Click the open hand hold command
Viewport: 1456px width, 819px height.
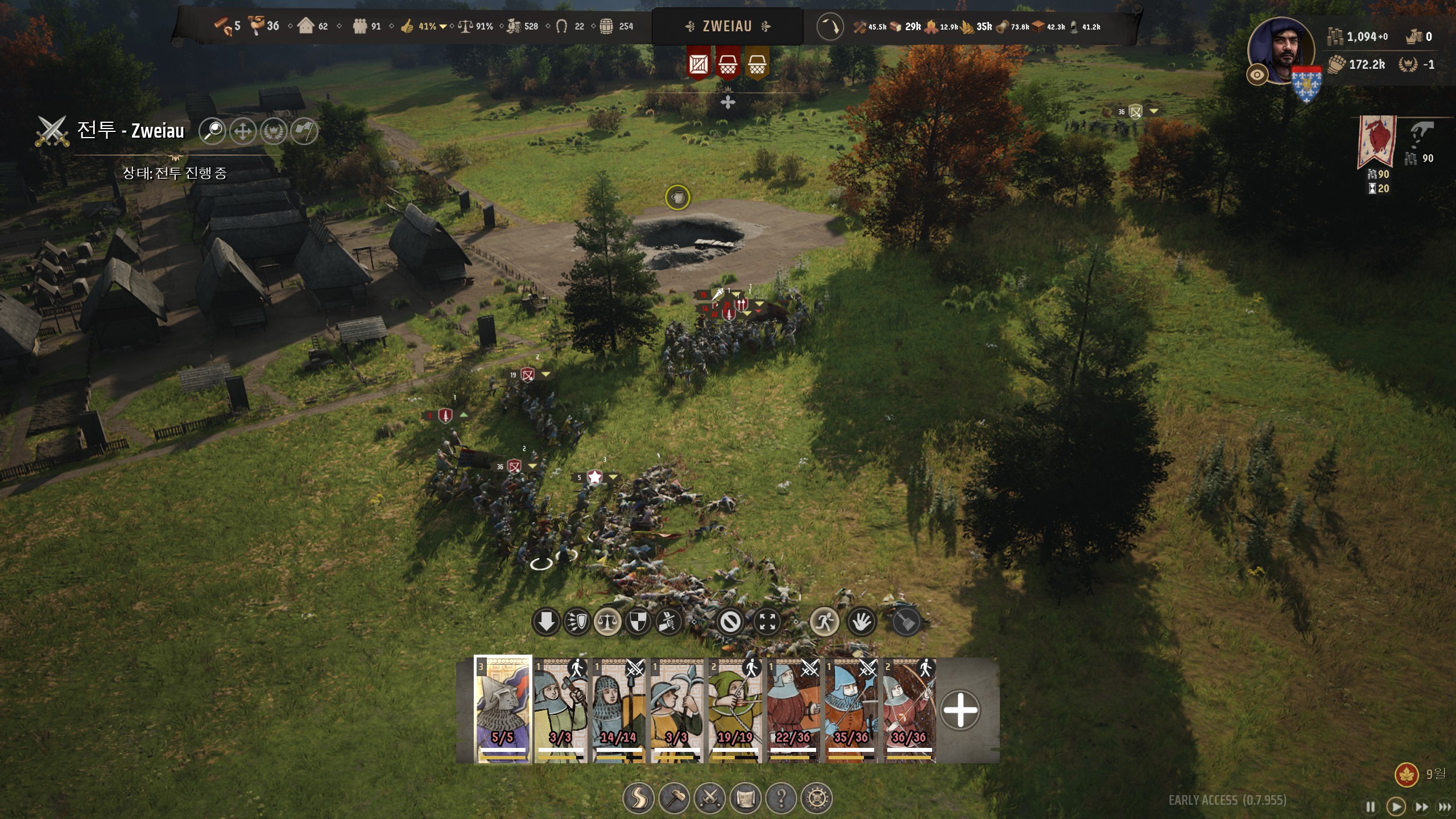point(861,622)
